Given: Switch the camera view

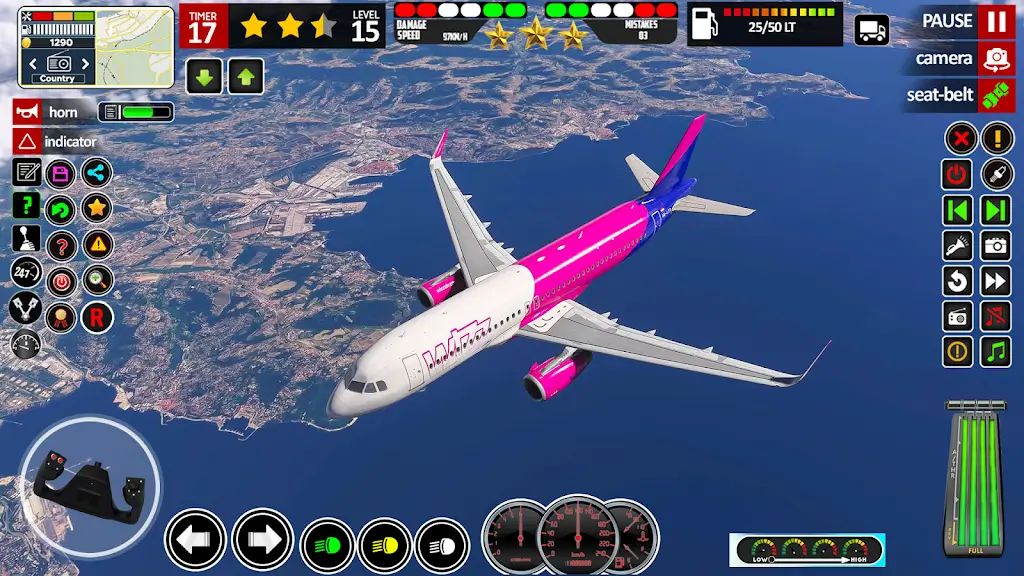Looking at the screenshot, I should [x=995, y=58].
